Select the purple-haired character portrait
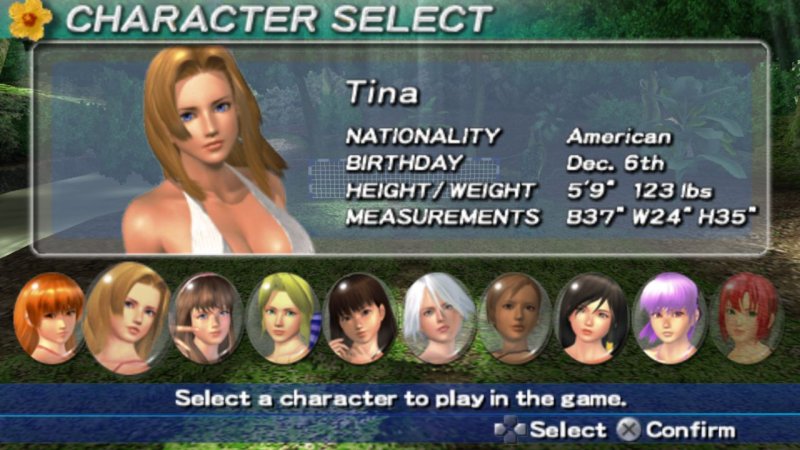Viewport: 800px width, 450px height. (670, 317)
